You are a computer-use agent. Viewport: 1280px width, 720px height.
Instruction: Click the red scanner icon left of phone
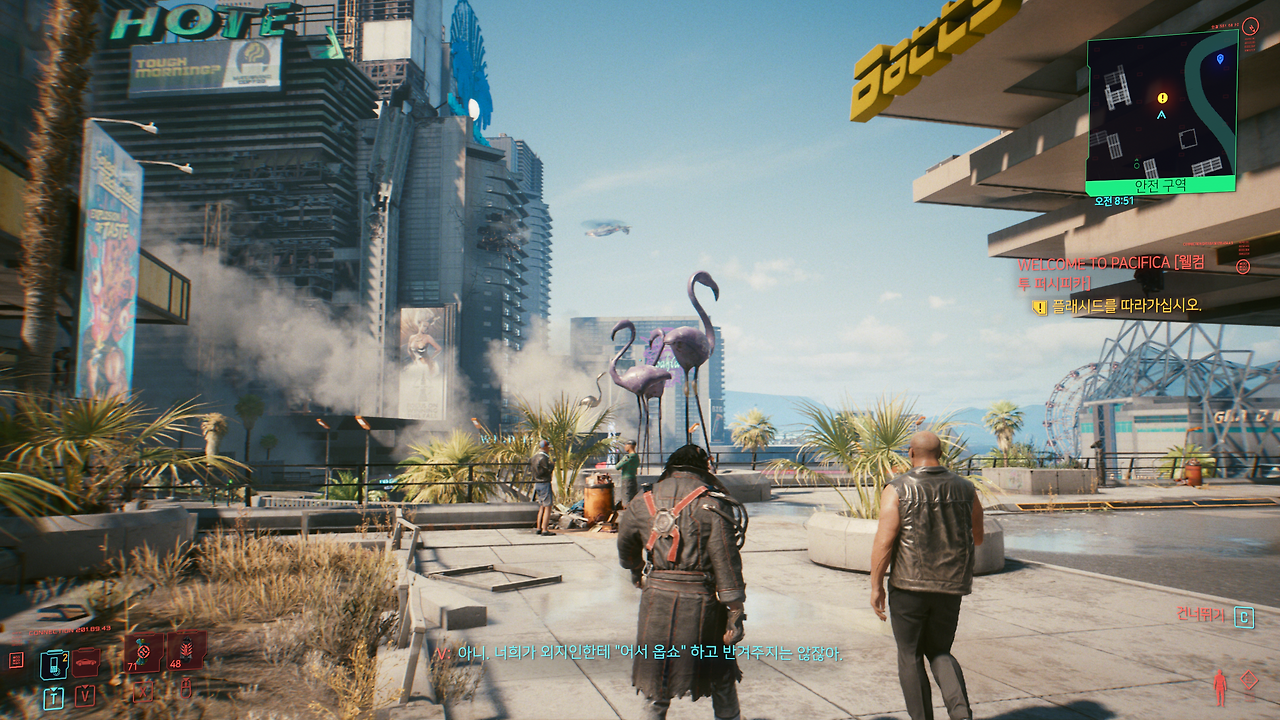(x=16, y=660)
